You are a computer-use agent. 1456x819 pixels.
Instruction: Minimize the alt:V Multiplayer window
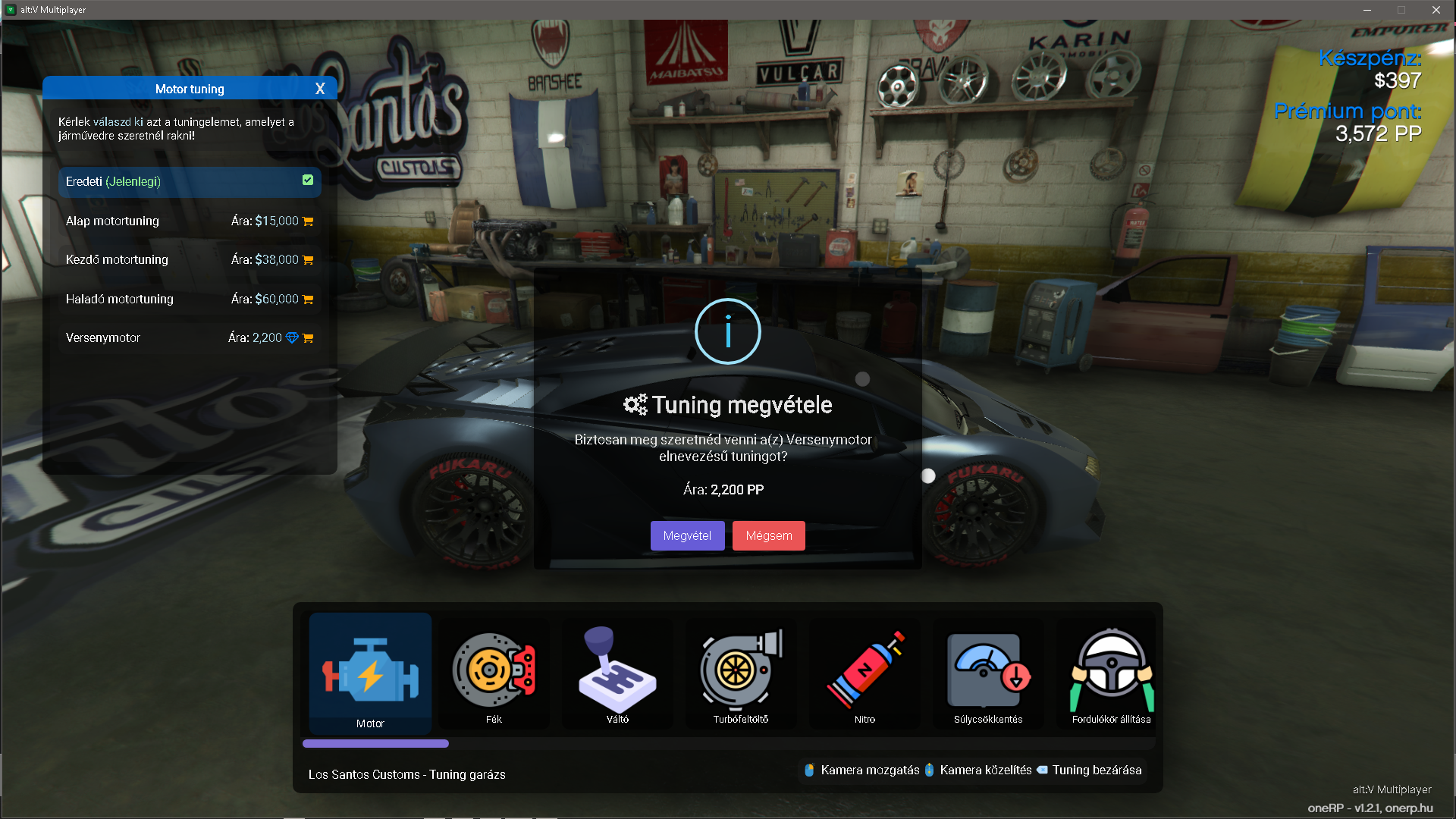(1367, 10)
